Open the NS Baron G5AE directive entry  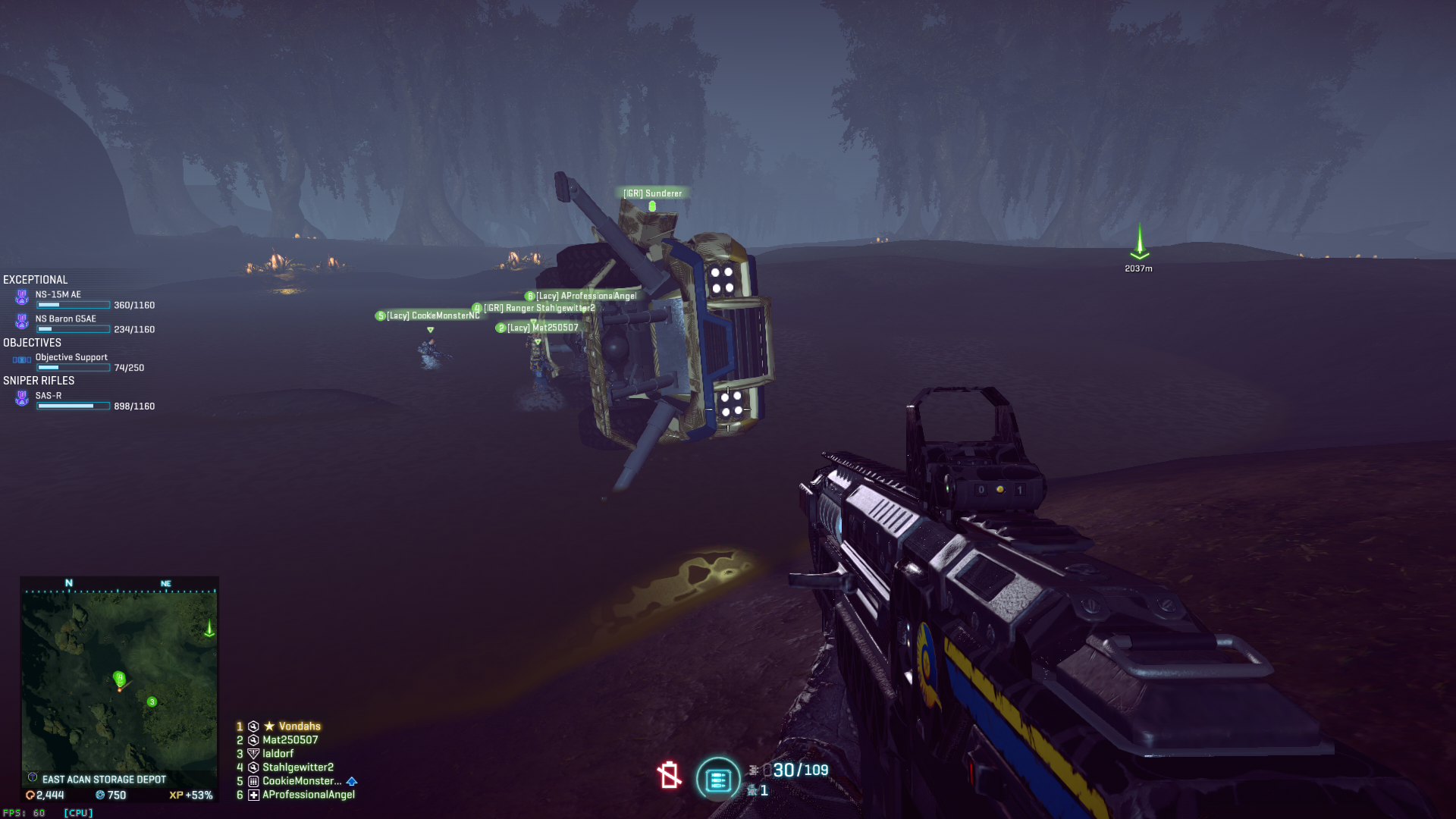tap(66, 319)
